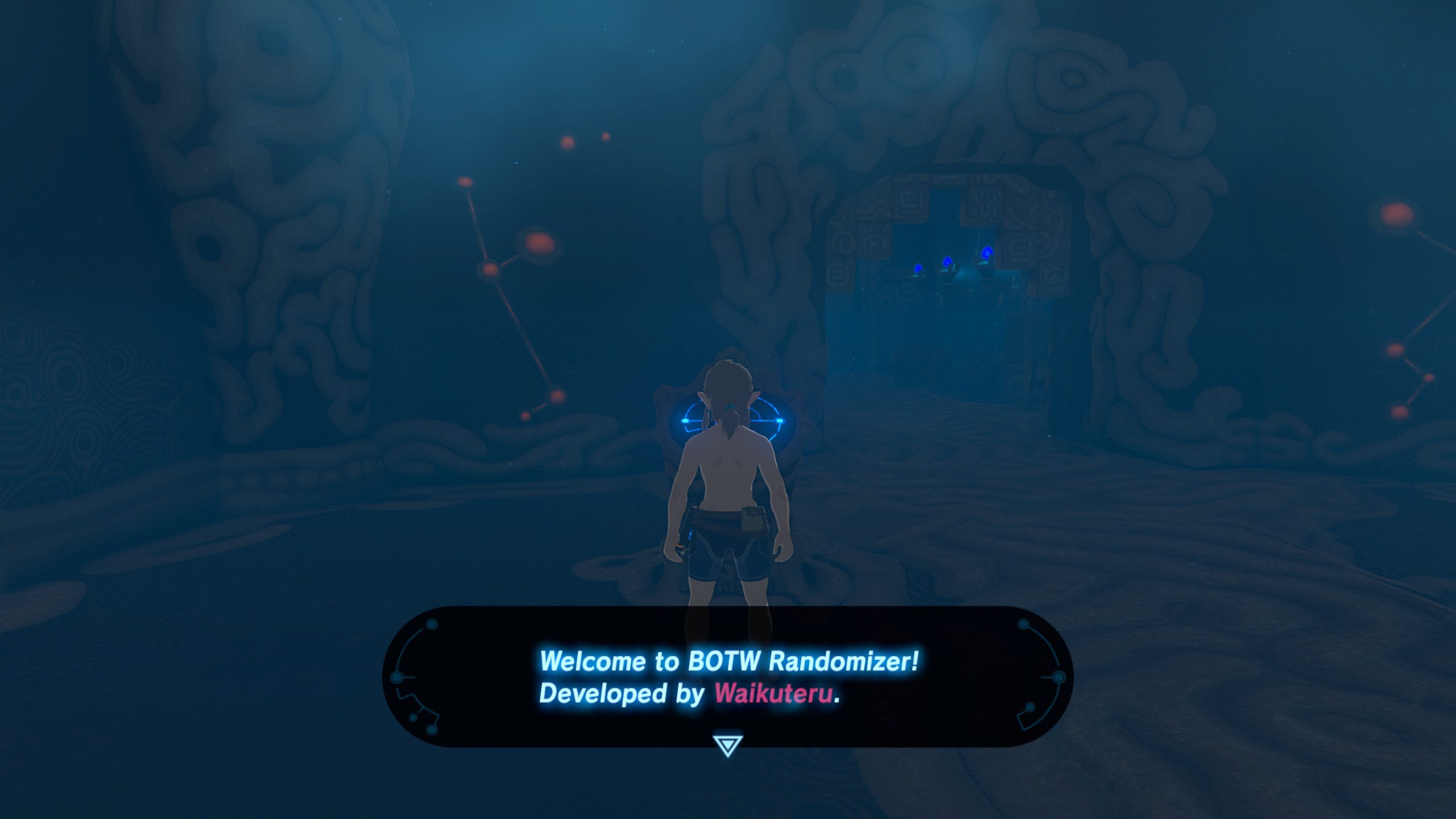Image resolution: width=1456 pixels, height=819 pixels.
Task: Toggle the topmost red orb light
Action: pyautogui.click(x=604, y=135)
